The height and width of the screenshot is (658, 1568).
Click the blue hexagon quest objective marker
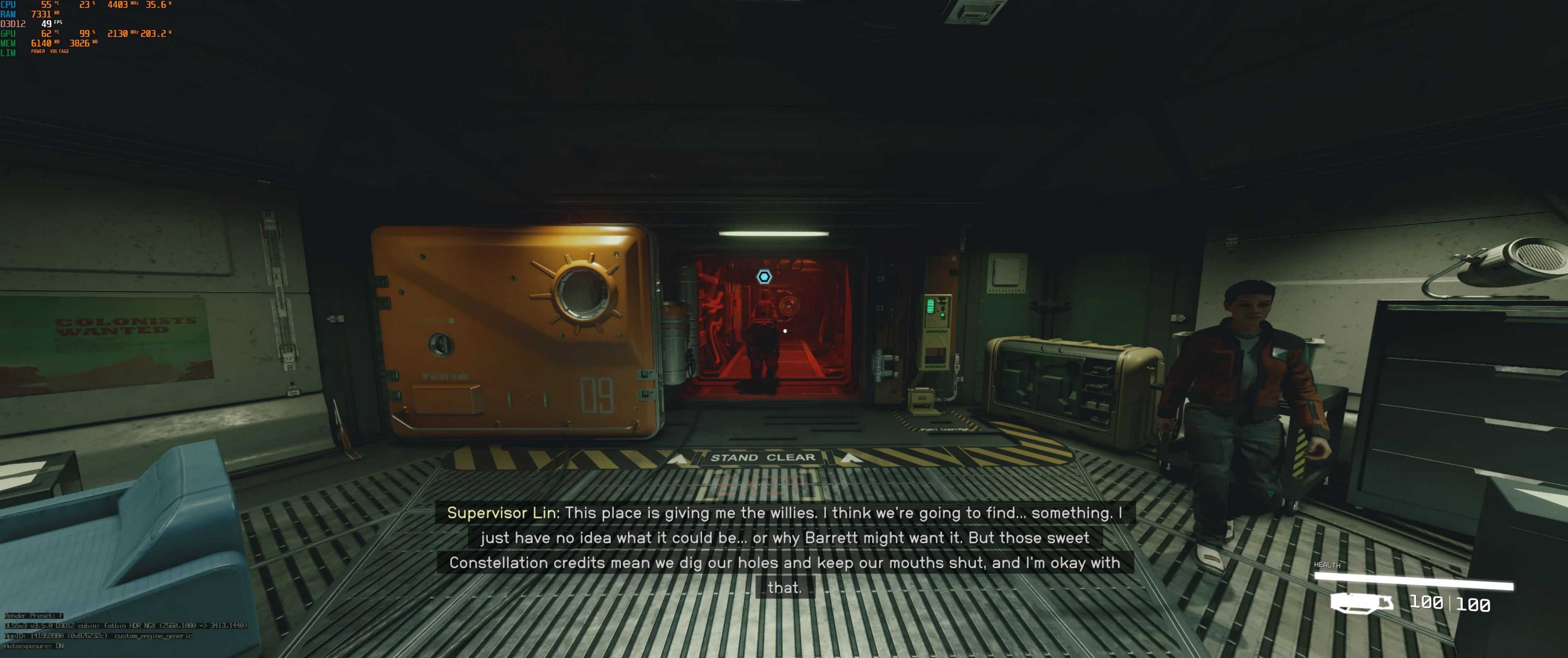pos(764,277)
